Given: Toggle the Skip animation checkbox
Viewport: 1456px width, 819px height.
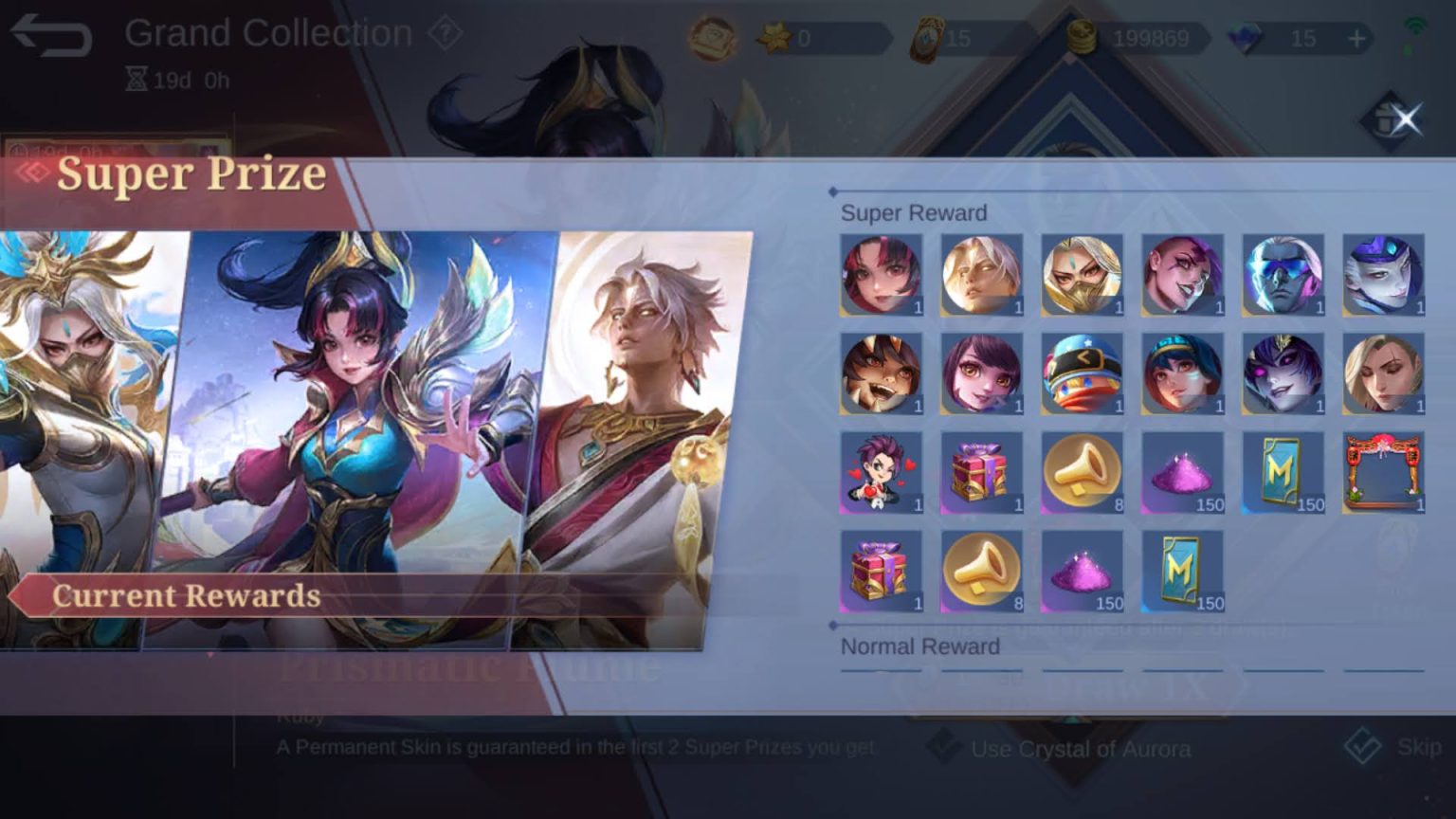Looking at the screenshot, I should pyautogui.click(x=1362, y=748).
